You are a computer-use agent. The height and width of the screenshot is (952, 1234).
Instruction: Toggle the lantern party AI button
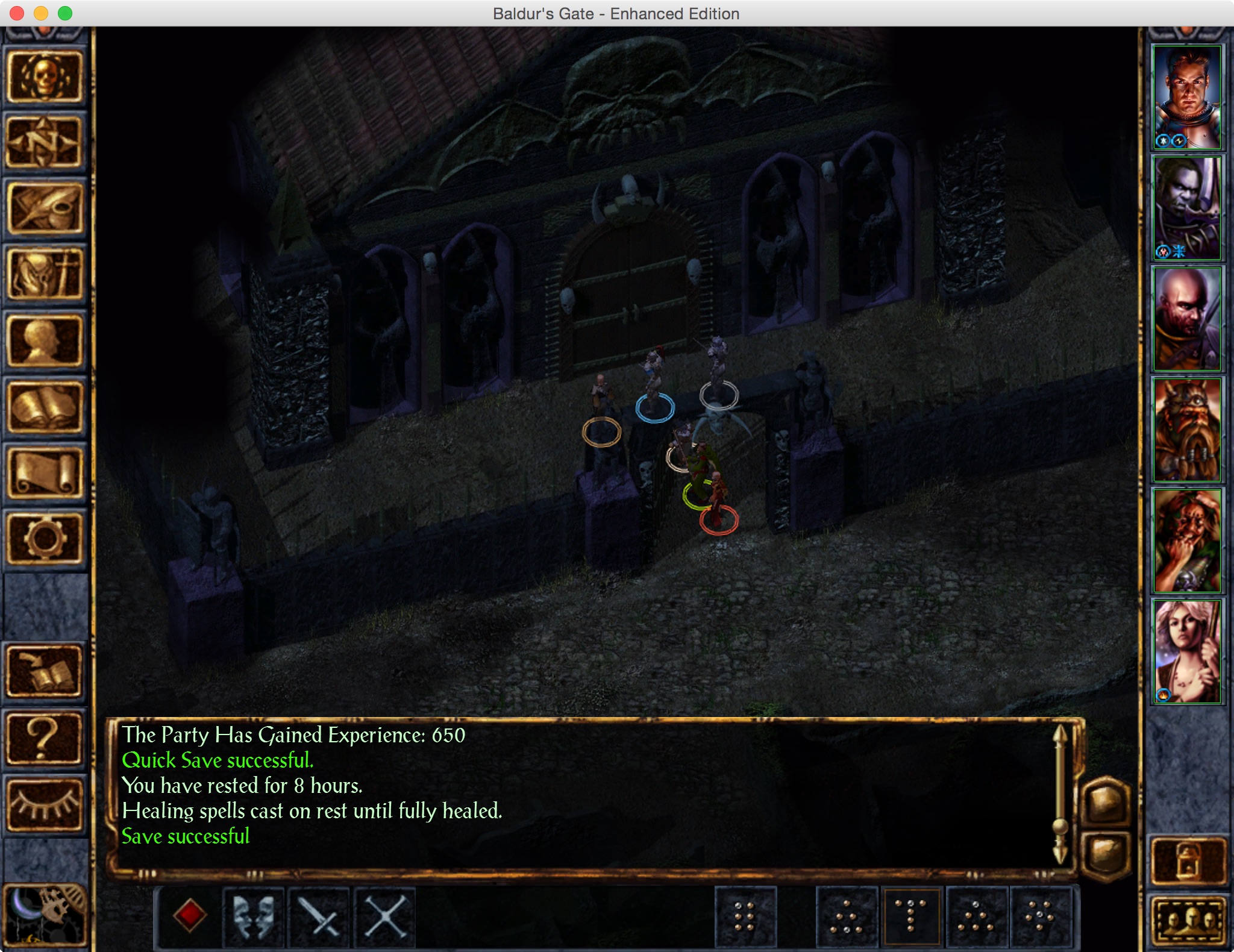pos(1188,860)
